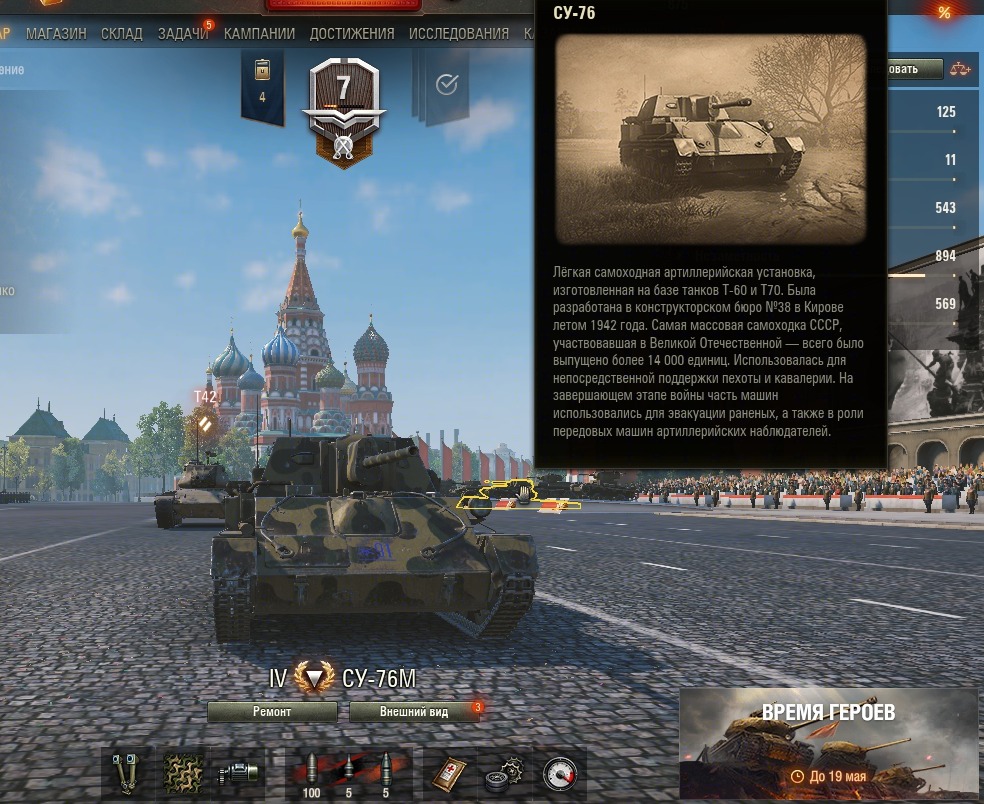Open the Магазин (shop) menu
984x804 pixels.
pos(56,33)
